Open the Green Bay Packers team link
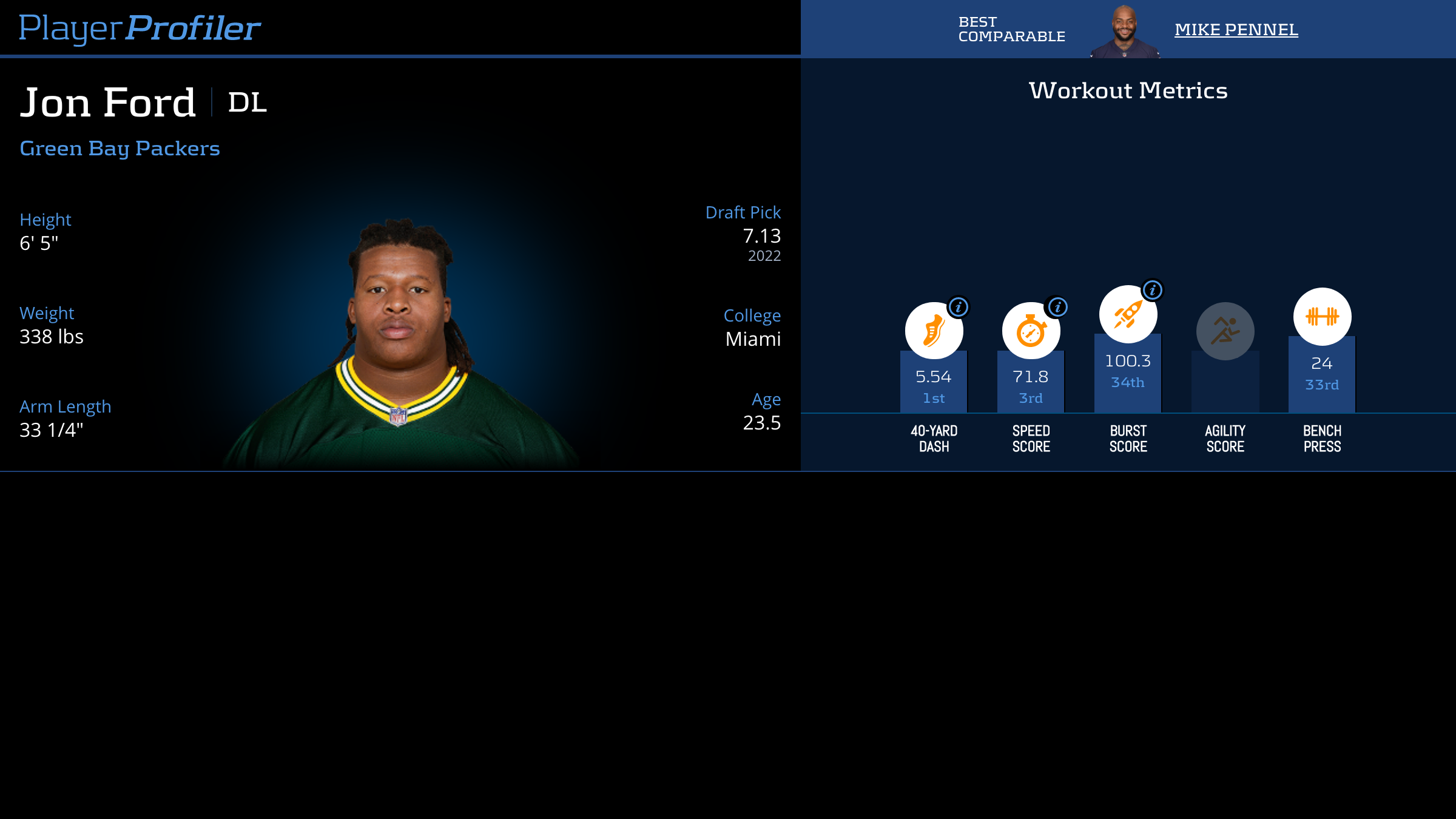Image resolution: width=1456 pixels, height=819 pixels. tap(120, 149)
